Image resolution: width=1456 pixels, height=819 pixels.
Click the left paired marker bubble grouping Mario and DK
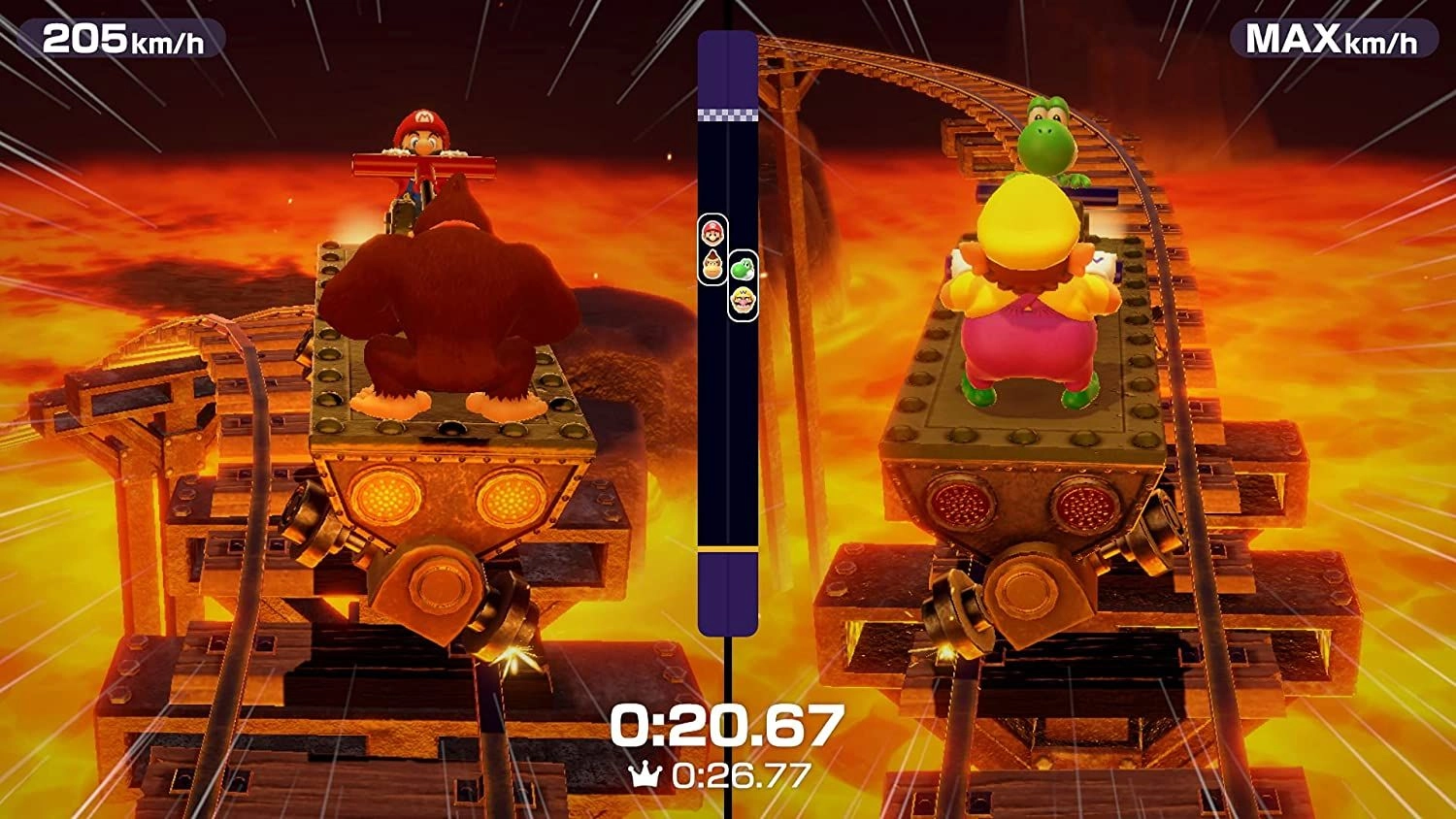(712, 246)
